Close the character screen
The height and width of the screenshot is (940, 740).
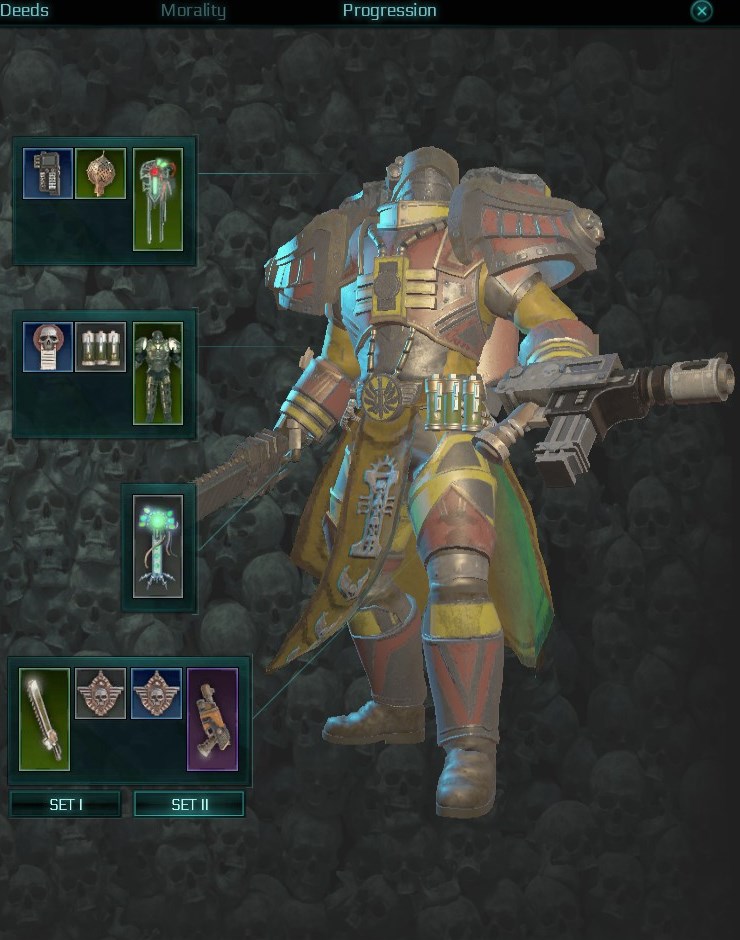pos(702,11)
